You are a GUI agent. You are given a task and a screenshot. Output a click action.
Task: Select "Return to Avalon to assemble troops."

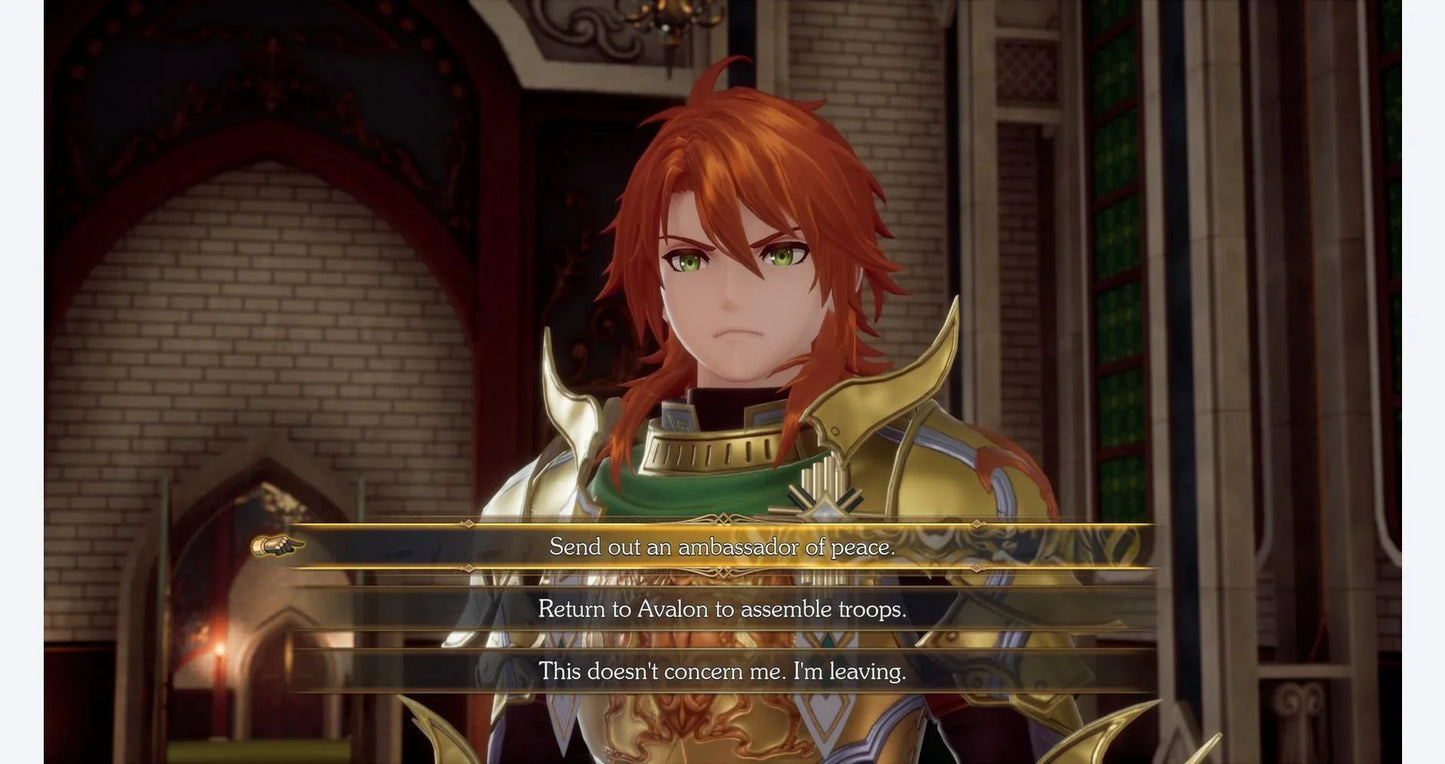click(x=722, y=609)
